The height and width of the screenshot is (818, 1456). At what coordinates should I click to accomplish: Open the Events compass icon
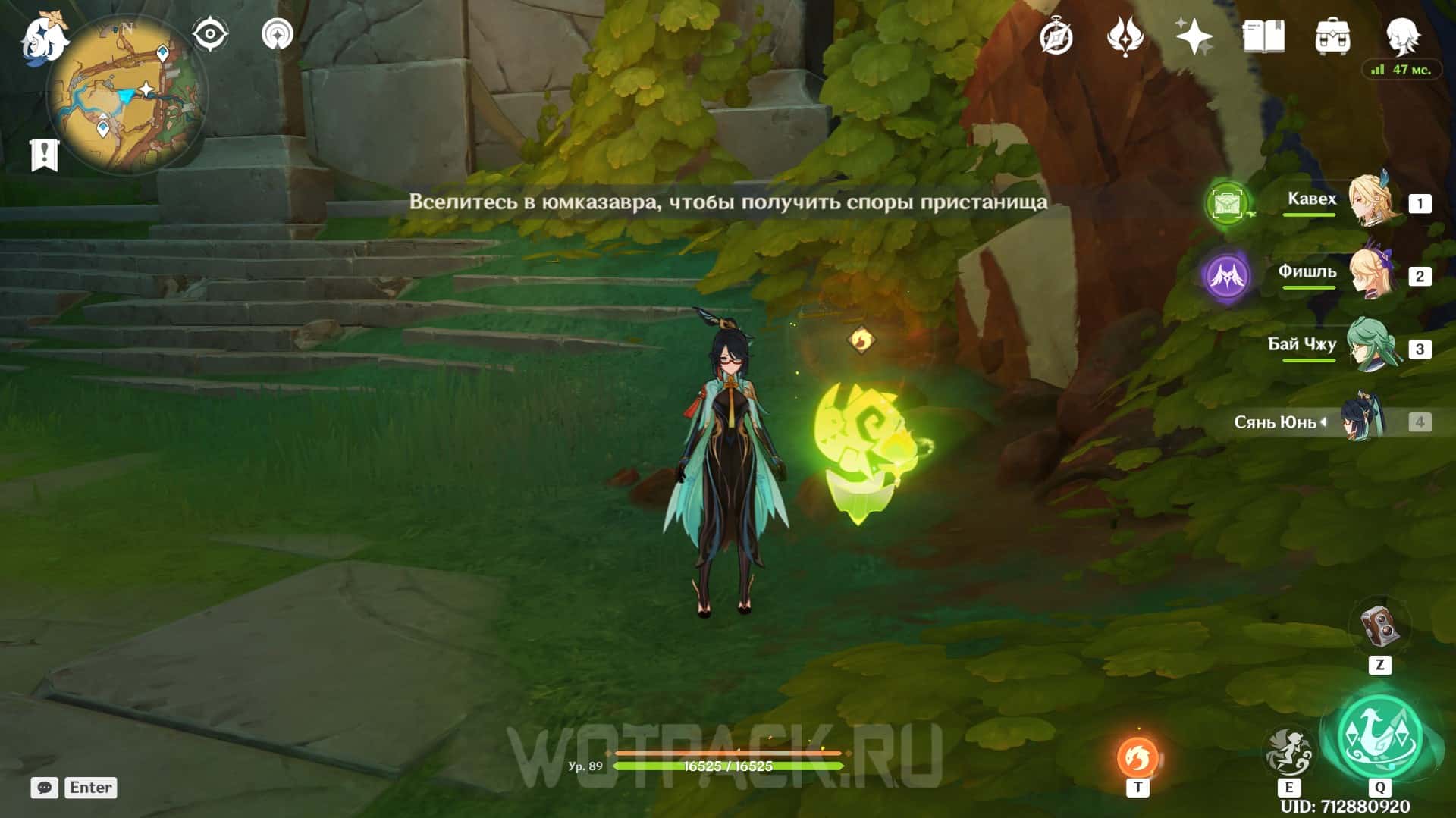point(1056,36)
